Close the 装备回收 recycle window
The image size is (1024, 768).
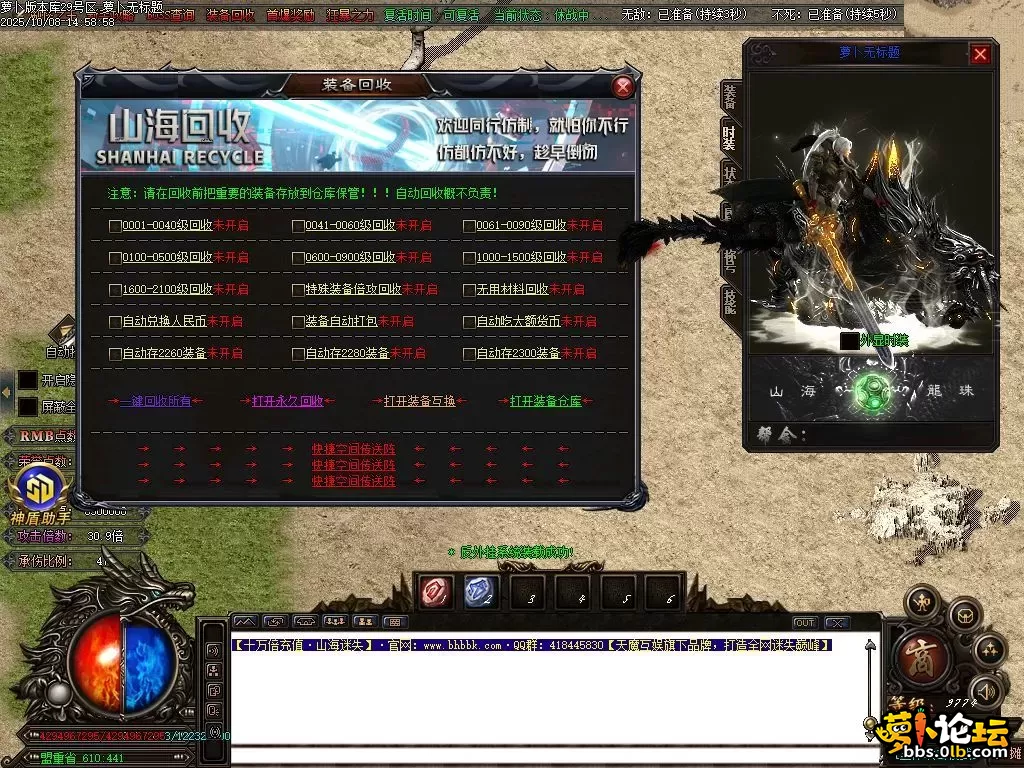[623, 86]
